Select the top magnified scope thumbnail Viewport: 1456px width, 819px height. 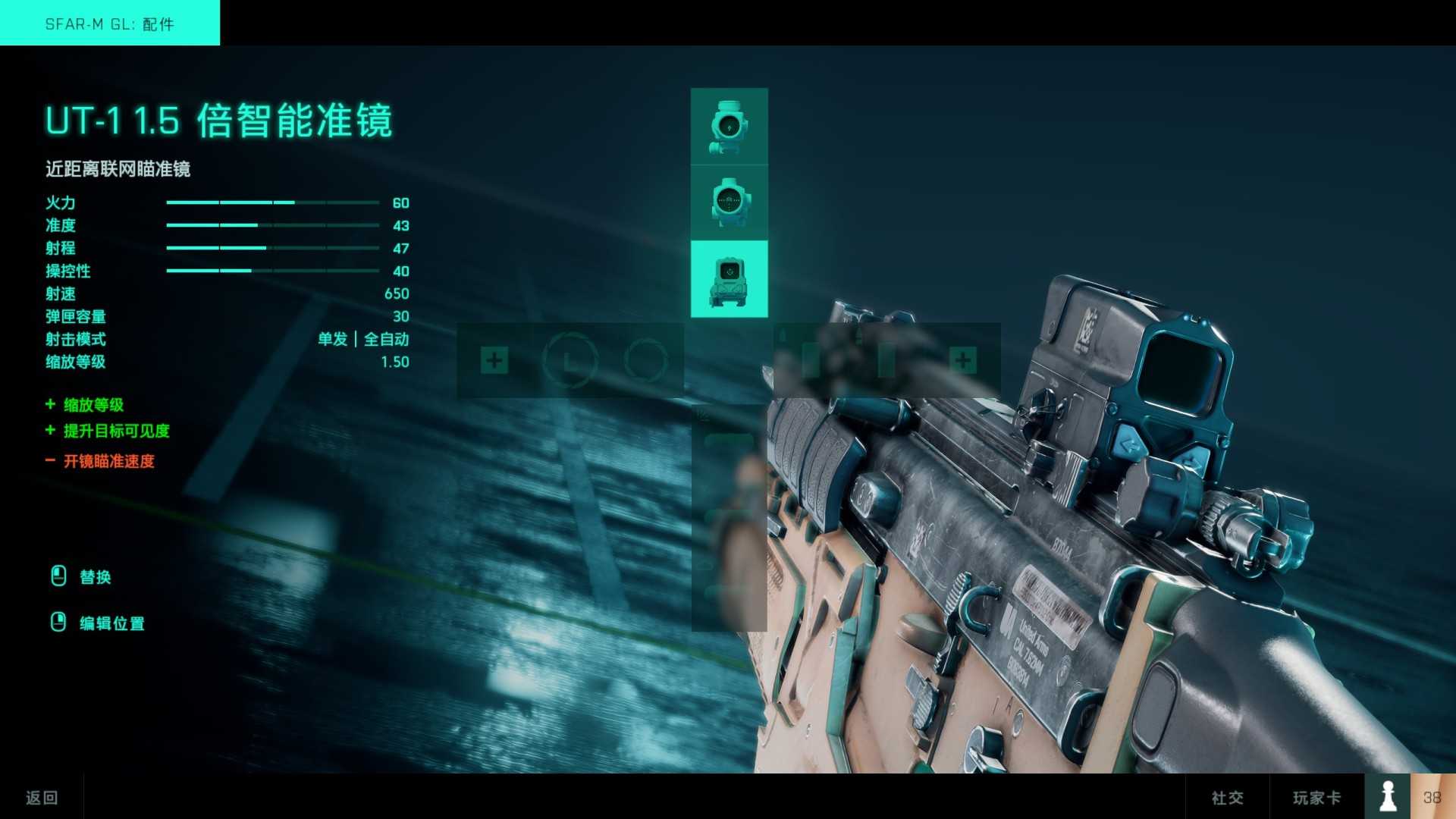[x=728, y=125]
